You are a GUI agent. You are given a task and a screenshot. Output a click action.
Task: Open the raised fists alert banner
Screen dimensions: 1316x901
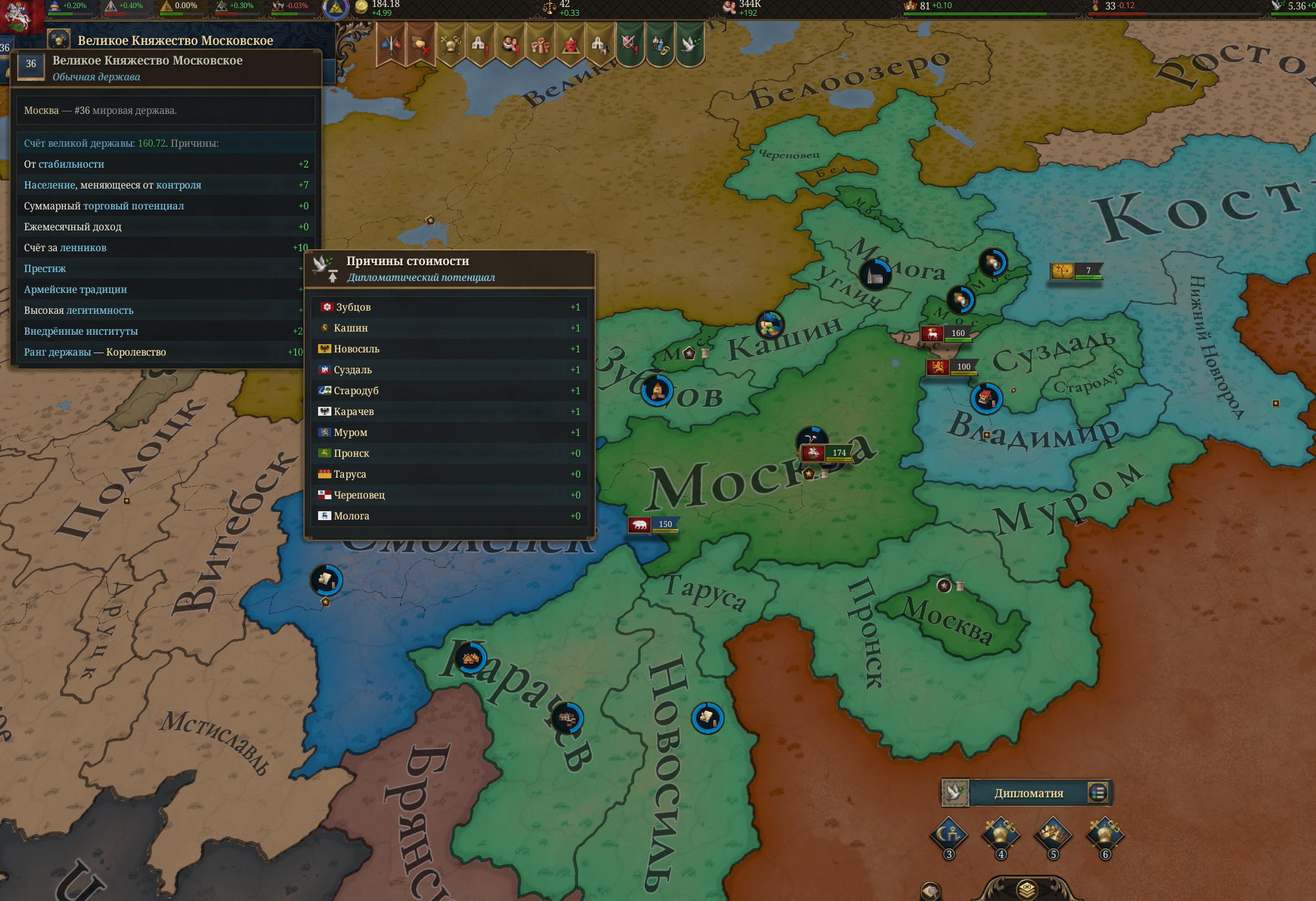click(541, 44)
